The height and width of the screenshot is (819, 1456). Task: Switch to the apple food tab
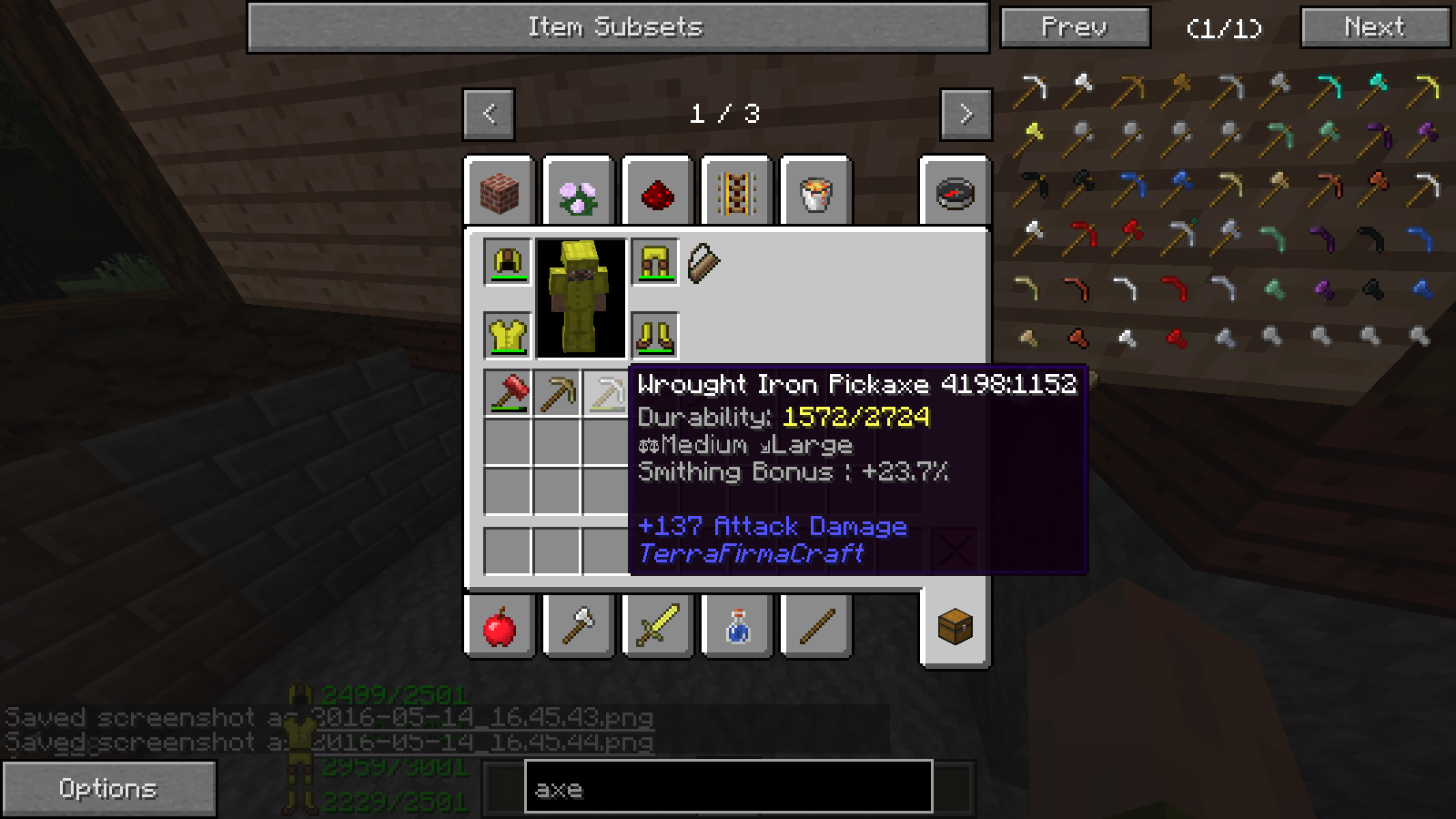[499, 627]
